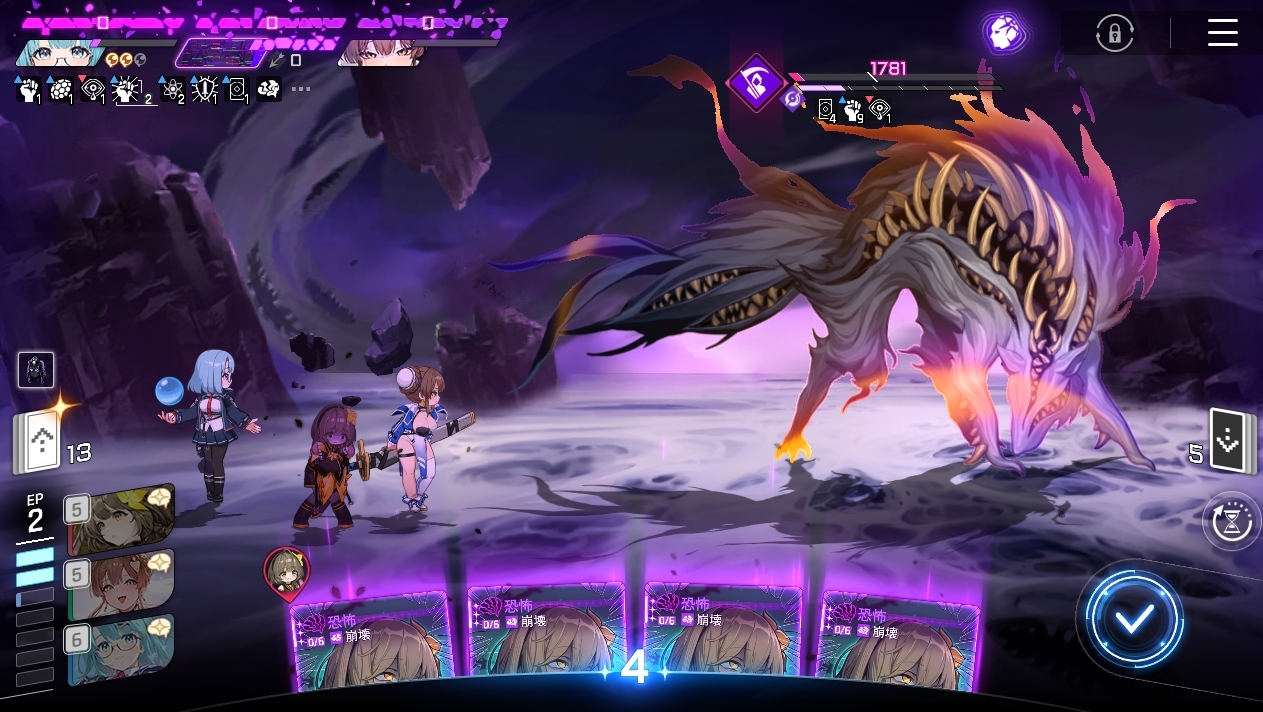Open the draw pile showing 13 cards
This screenshot has height=712, width=1263.
pos(38,443)
